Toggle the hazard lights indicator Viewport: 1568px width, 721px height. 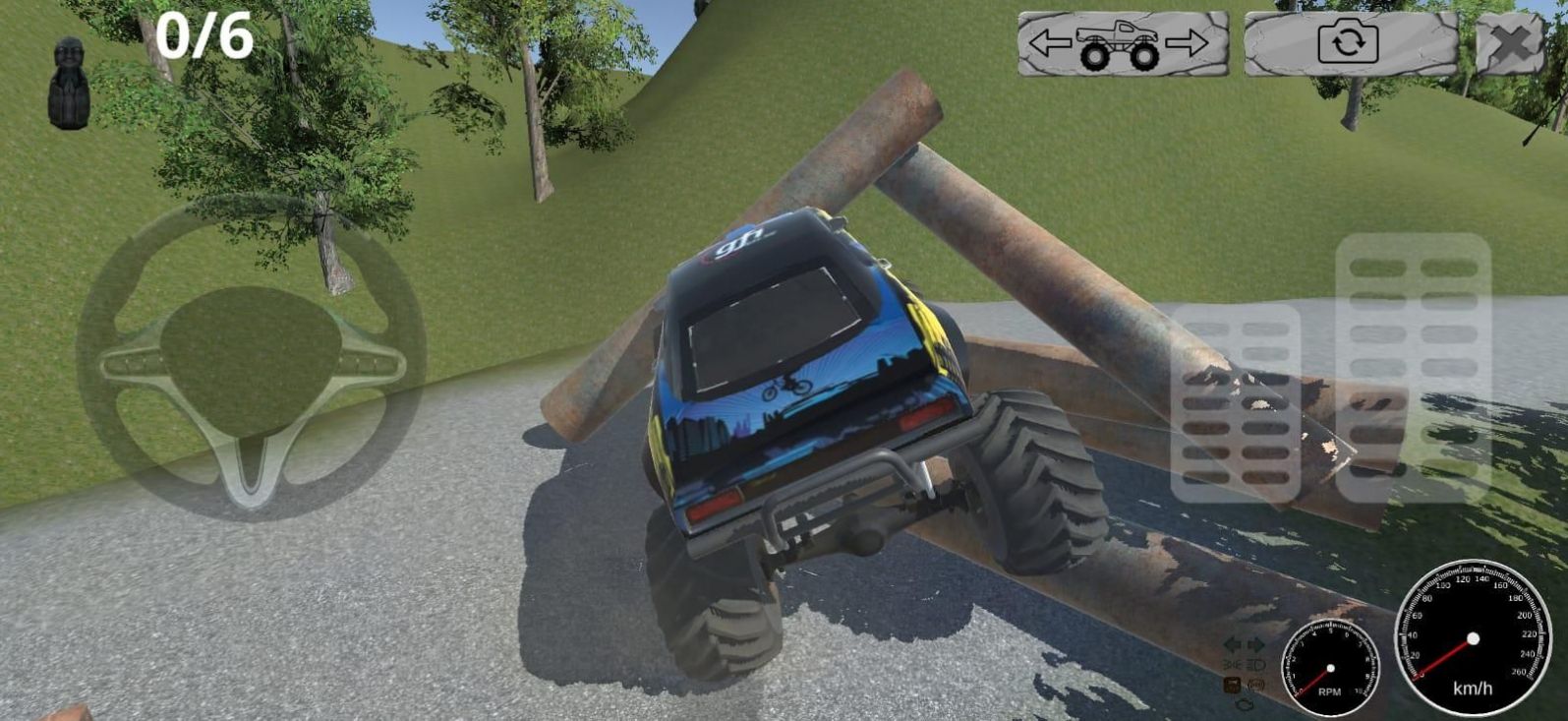pos(1256,685)
